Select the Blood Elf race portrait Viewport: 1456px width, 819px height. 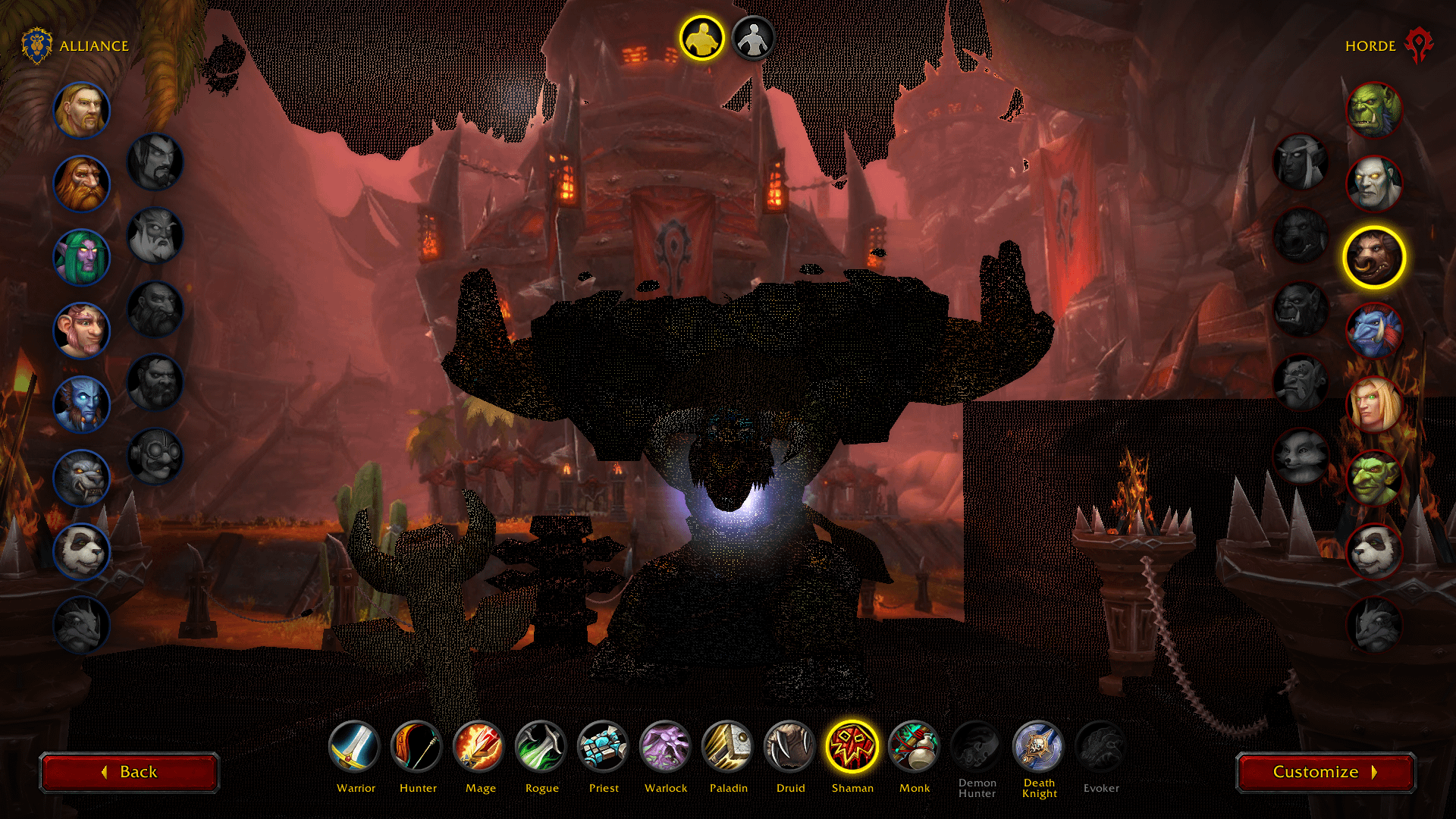pyautogui.click(x=1374, y=405)
